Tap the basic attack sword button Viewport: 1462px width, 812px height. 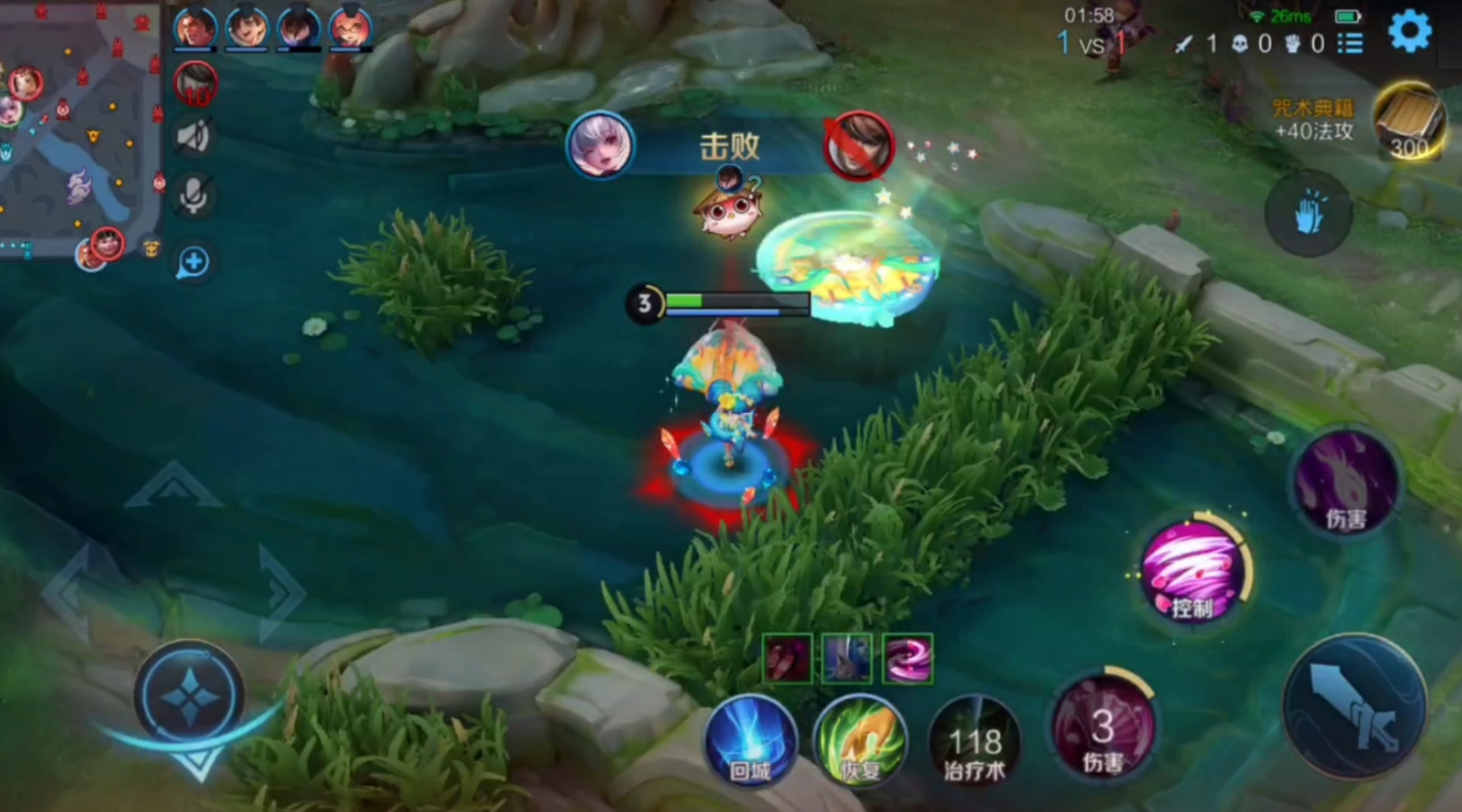[x=1355, y=705]
